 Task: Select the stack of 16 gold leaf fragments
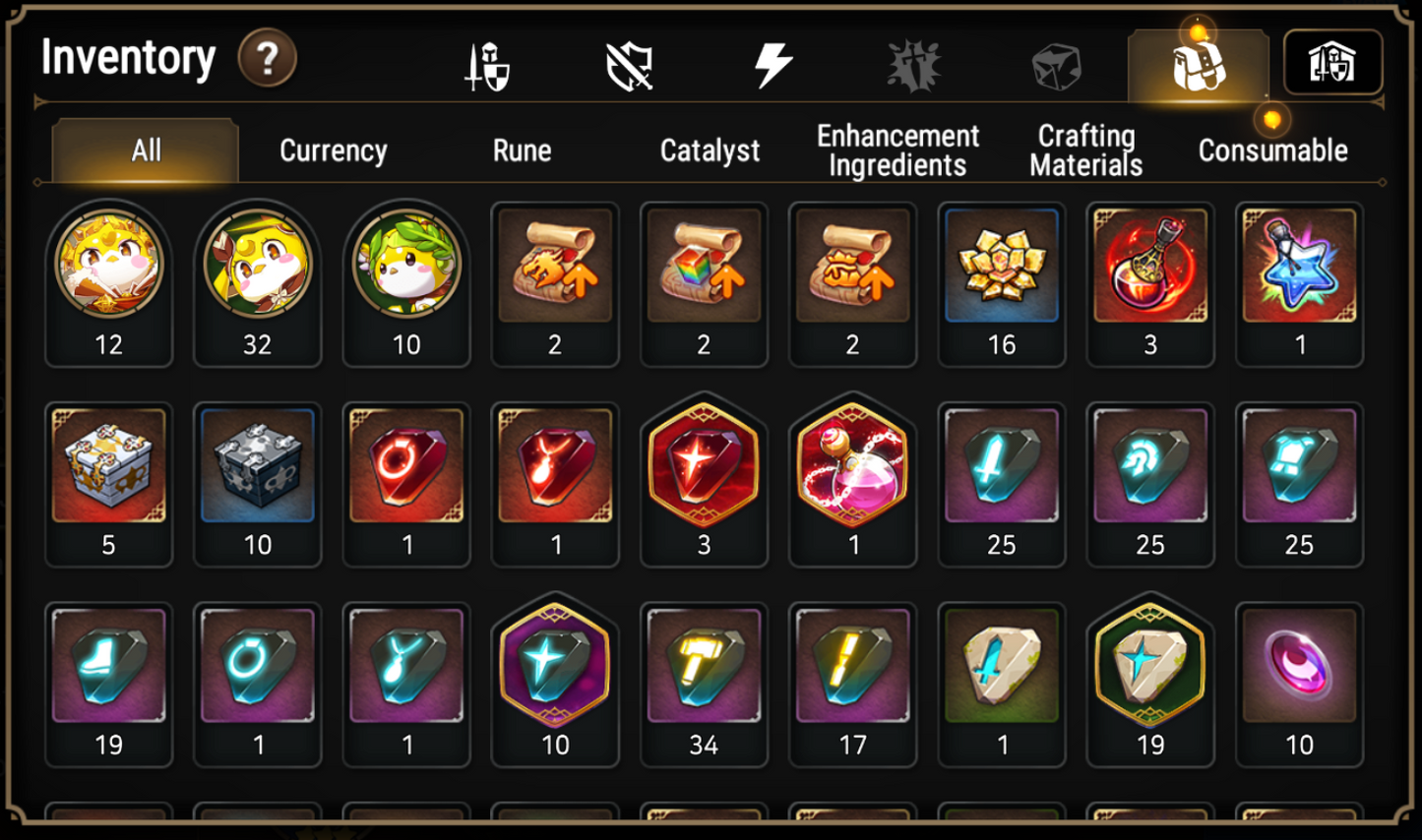coord(1002,266)
